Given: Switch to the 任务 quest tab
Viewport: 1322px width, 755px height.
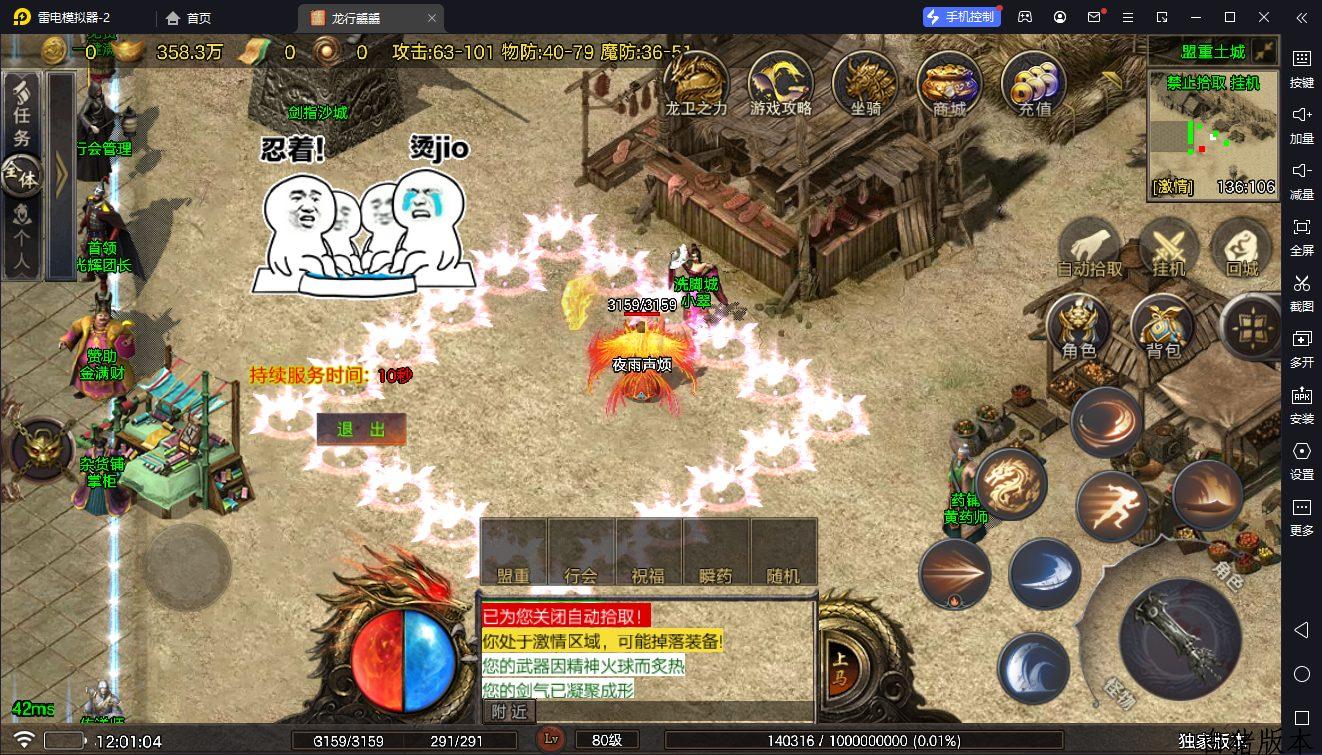Looking at the screenshot, I should (22, 110).
